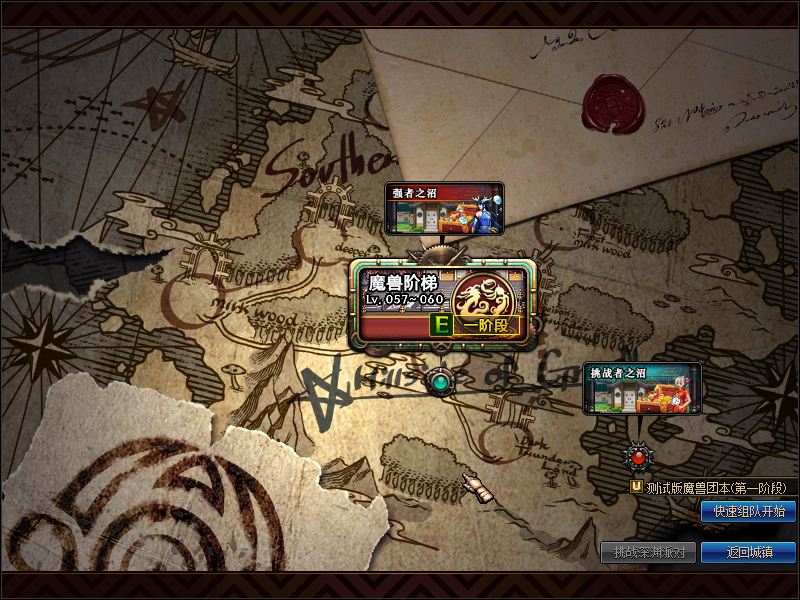Click the 快速组队开始 quick party button
The height and width of the screenshot is (600, 800).
click(748, 511)
